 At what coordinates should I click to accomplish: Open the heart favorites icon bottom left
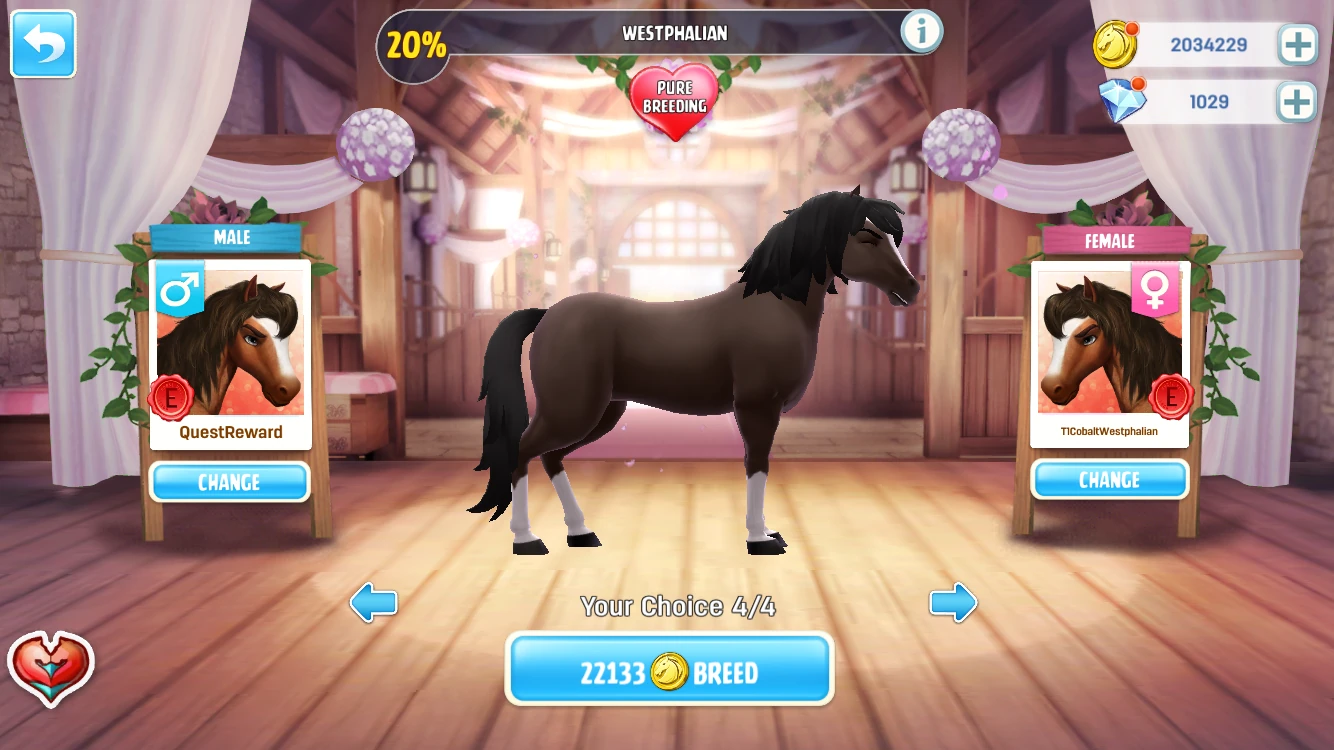click(x=50, y=671)
